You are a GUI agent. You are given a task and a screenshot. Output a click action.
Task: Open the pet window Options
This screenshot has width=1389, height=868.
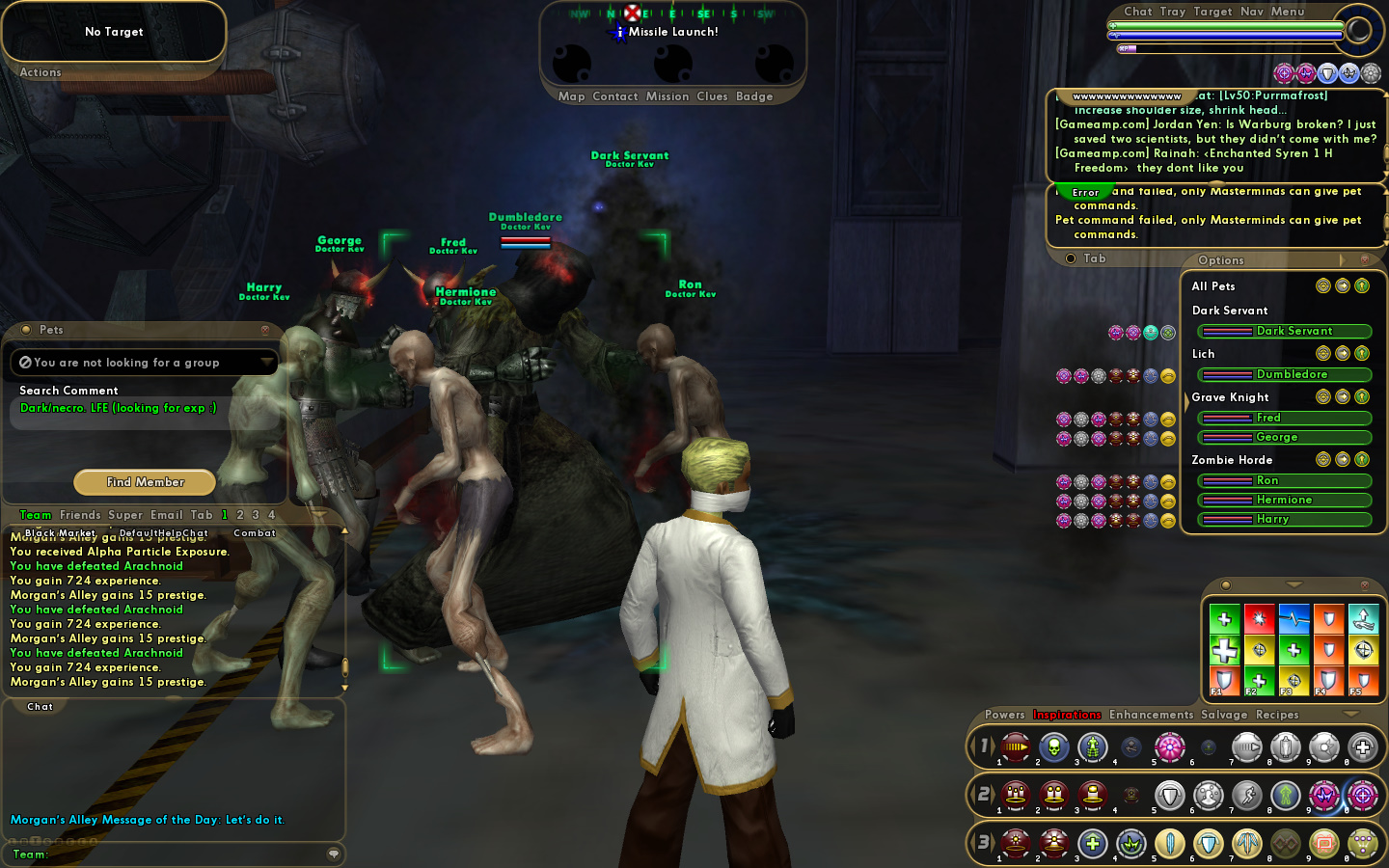1221,260
